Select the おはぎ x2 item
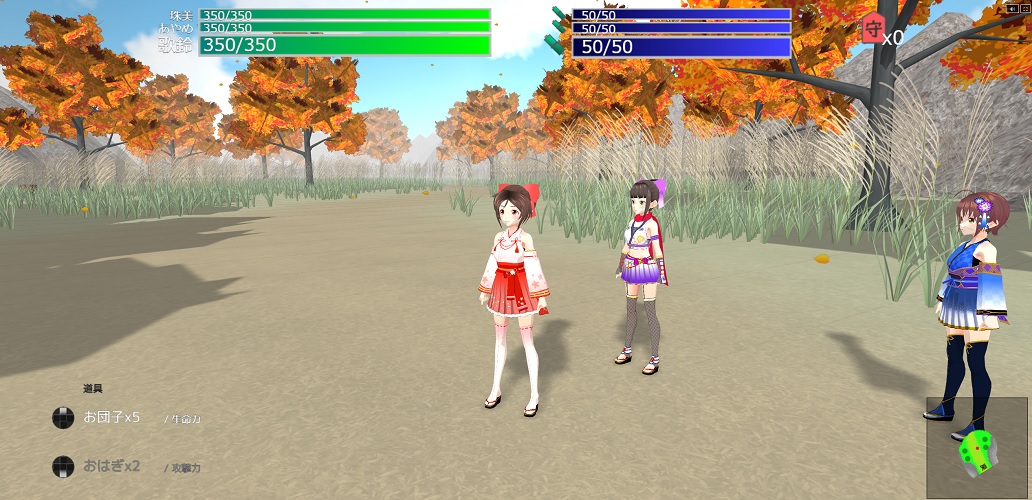 coord(111,466)
